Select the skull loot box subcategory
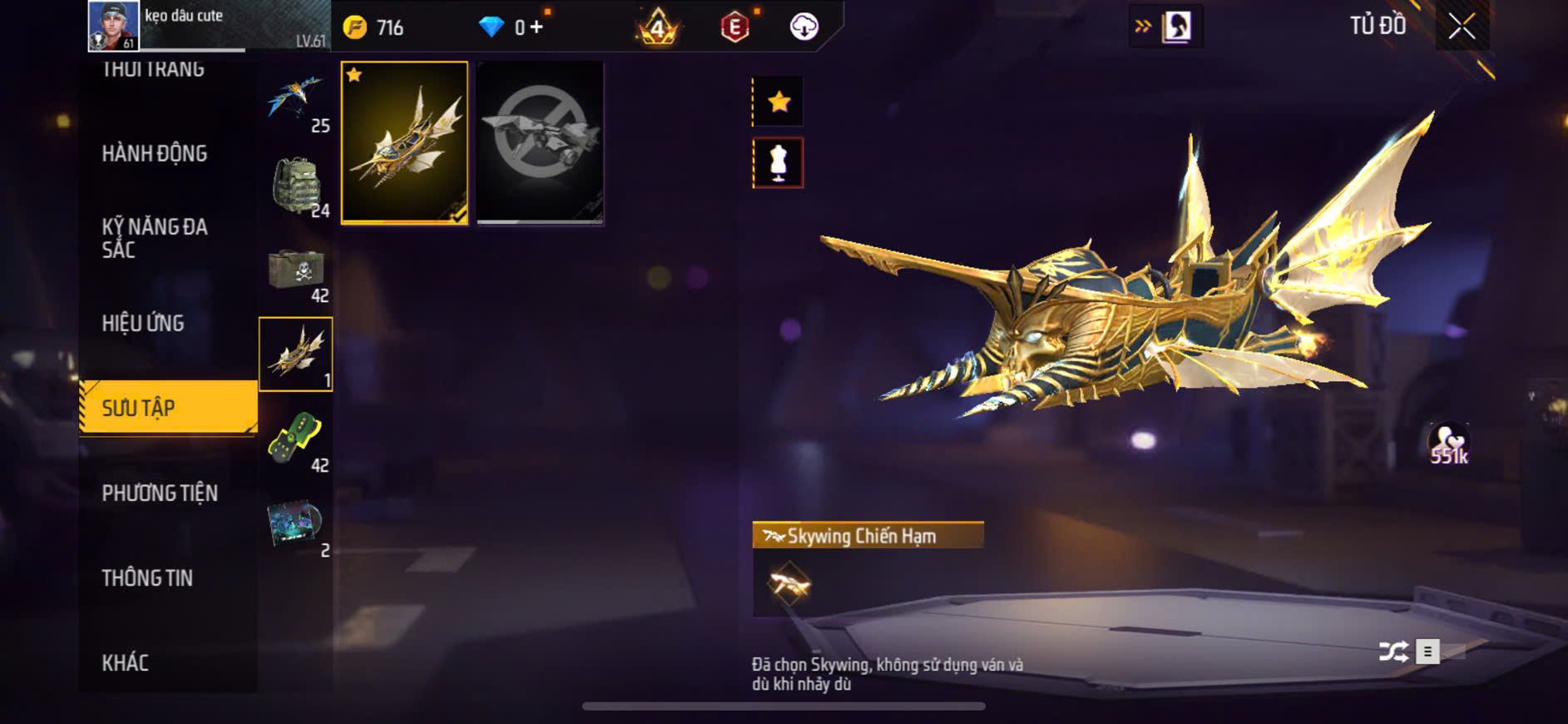The image size is (1568, 724). click(295, 270)
